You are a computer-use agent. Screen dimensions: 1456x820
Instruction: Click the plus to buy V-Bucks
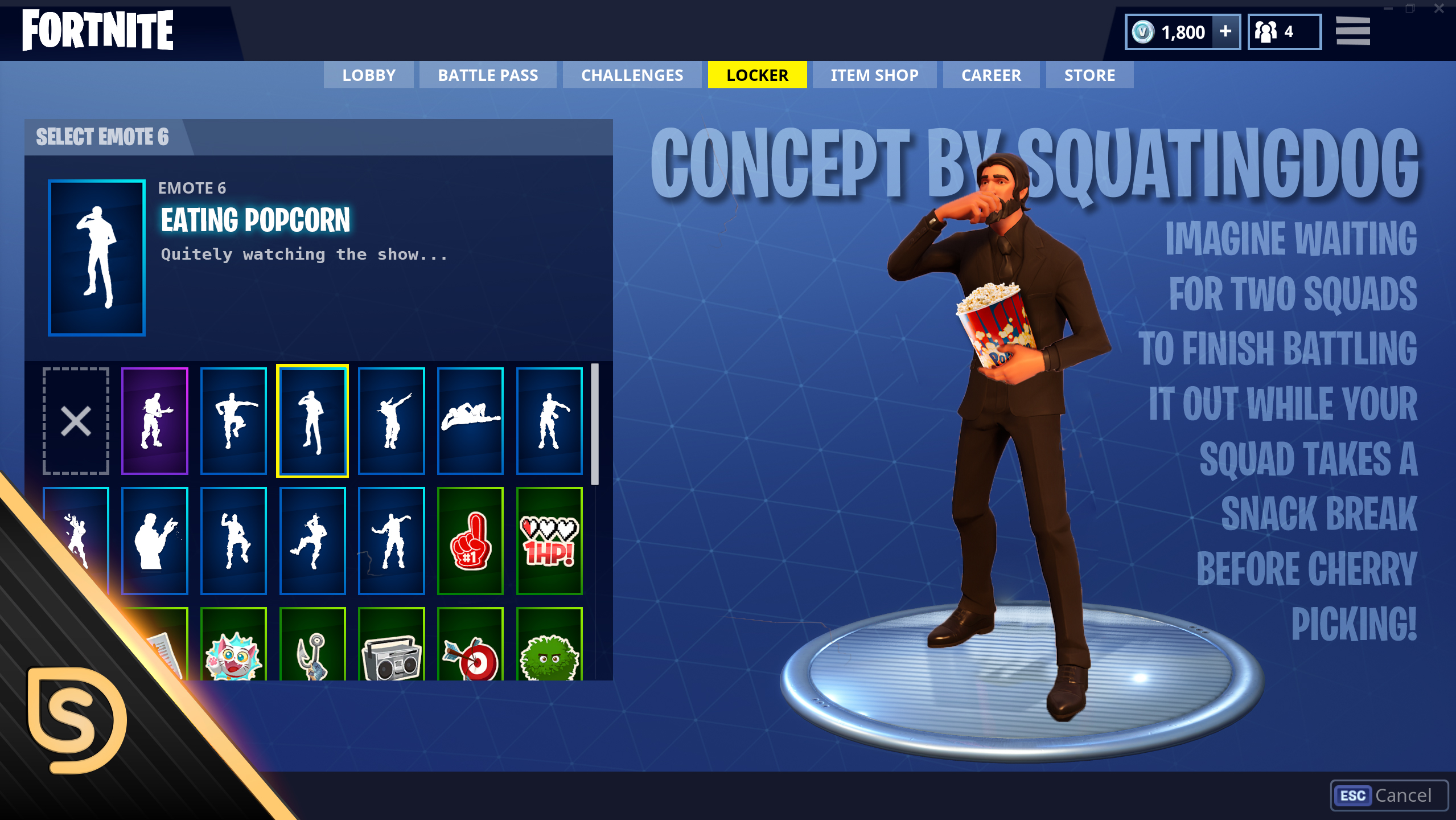point(1225,32)
